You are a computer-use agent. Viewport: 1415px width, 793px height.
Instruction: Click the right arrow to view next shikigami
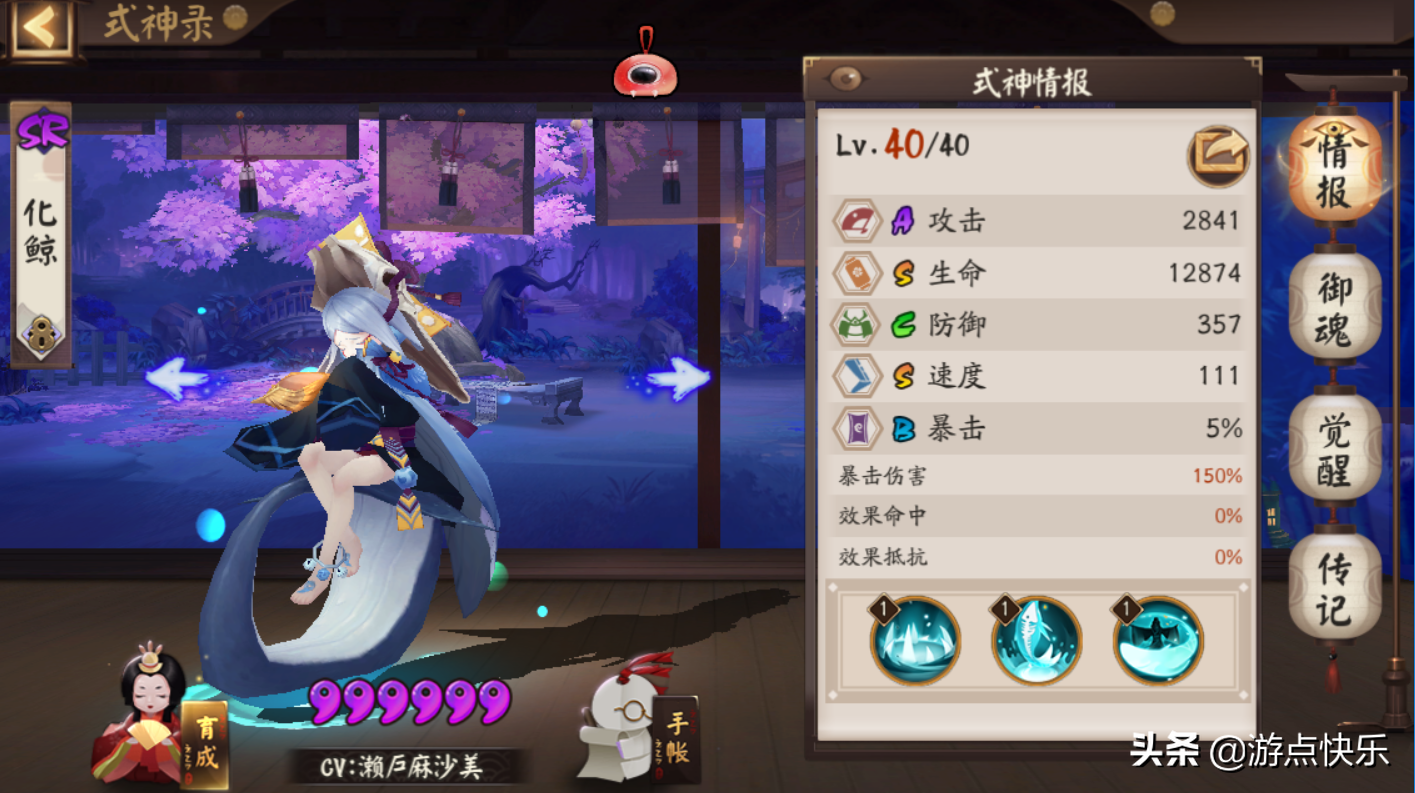tap(678, 379)
